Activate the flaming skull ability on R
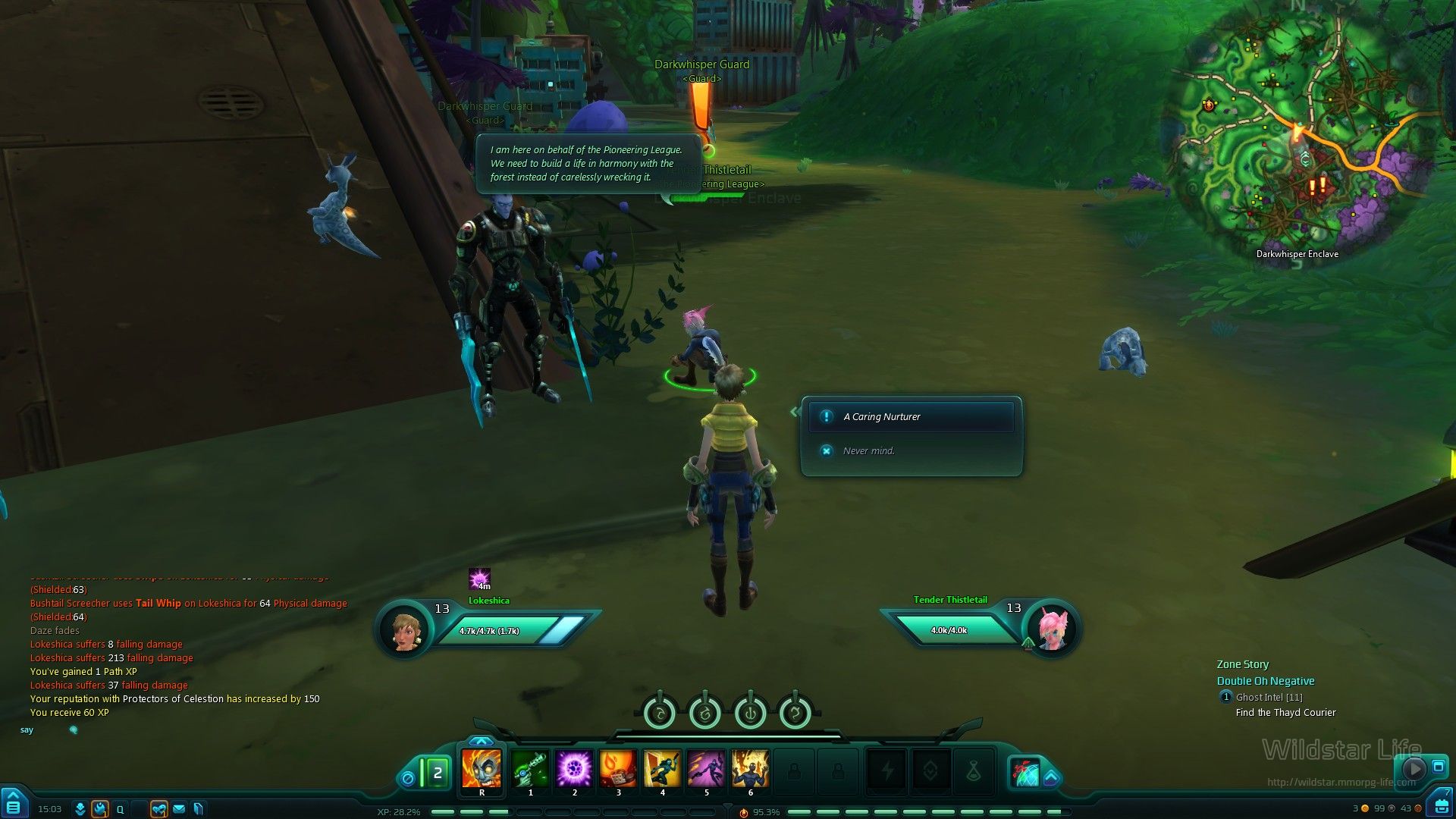This screenshot has width=1456, height=819. [482, 770]
